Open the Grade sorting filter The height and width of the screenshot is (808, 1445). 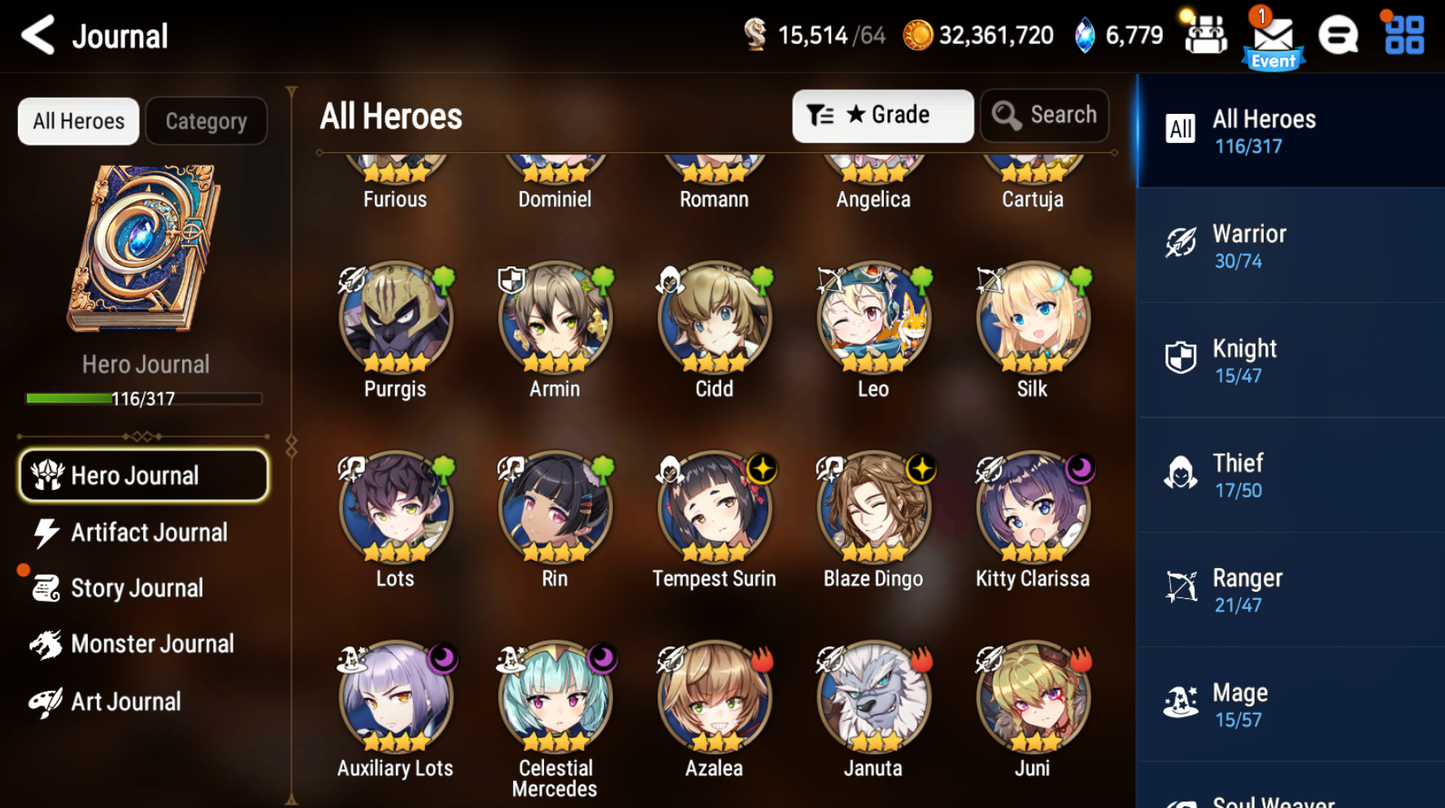tap(882, 115)
